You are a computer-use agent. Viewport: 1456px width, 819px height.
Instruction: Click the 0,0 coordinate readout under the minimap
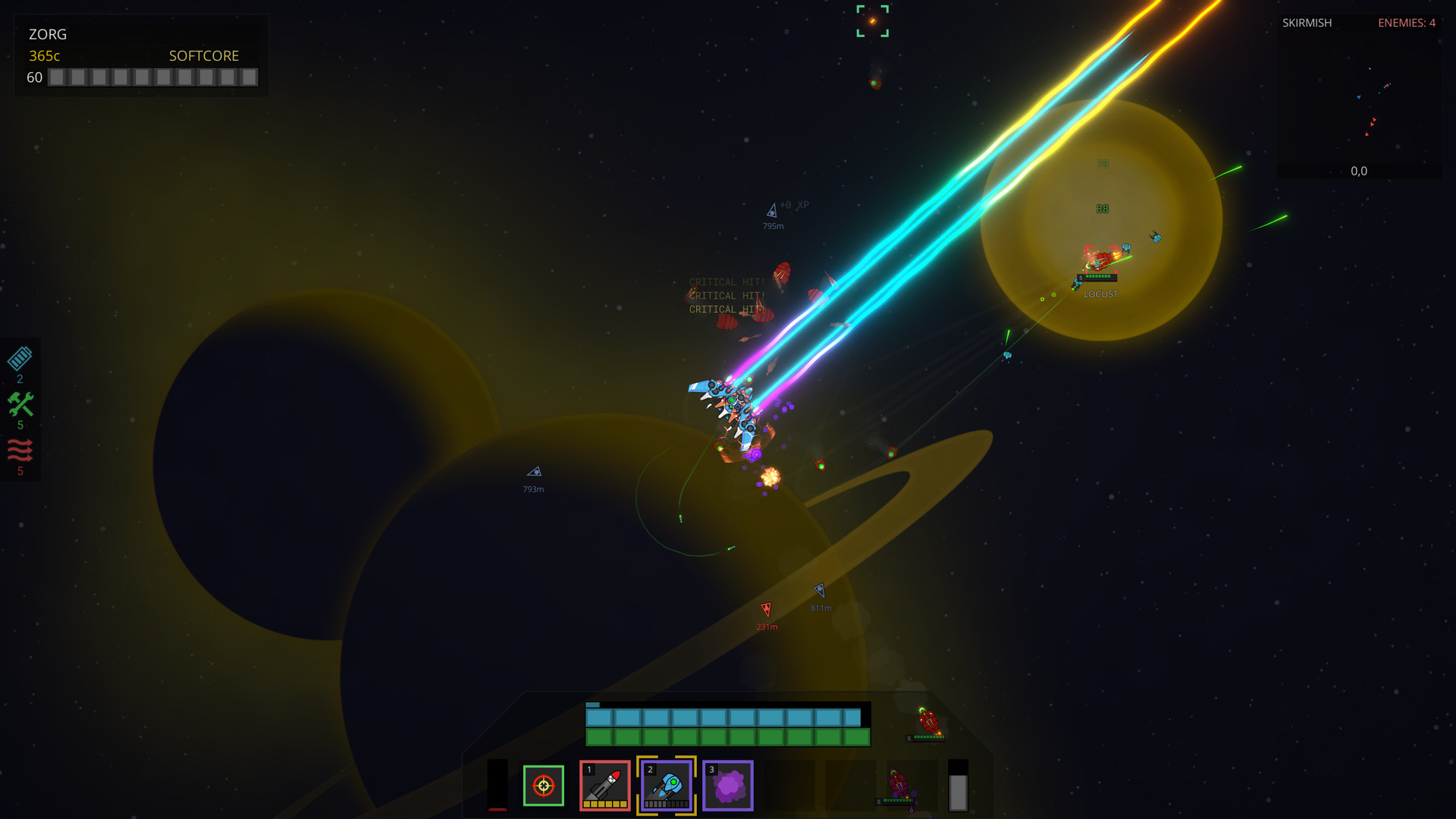click(1358, 171)
